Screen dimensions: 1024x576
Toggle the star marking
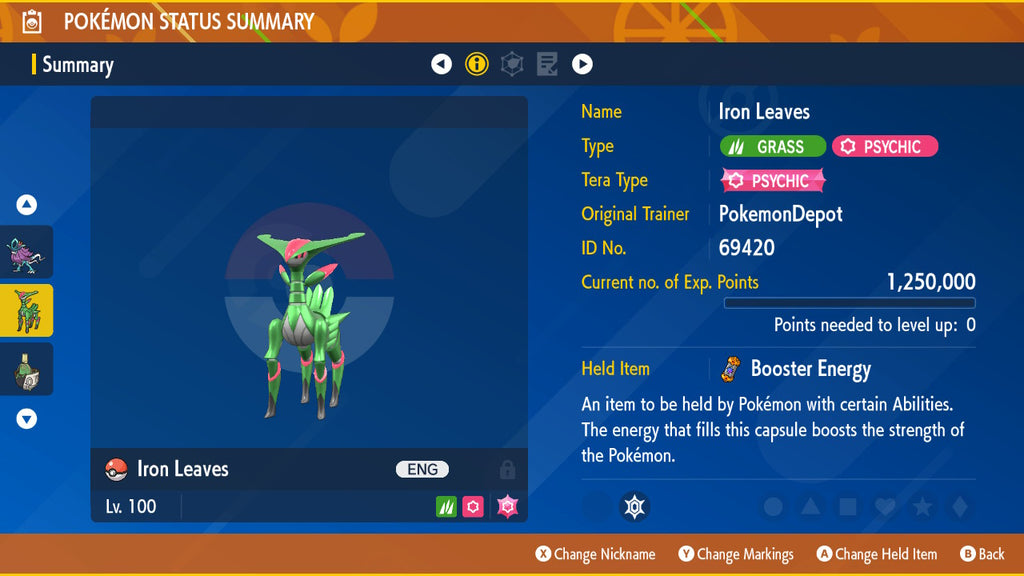coord(921,507)
